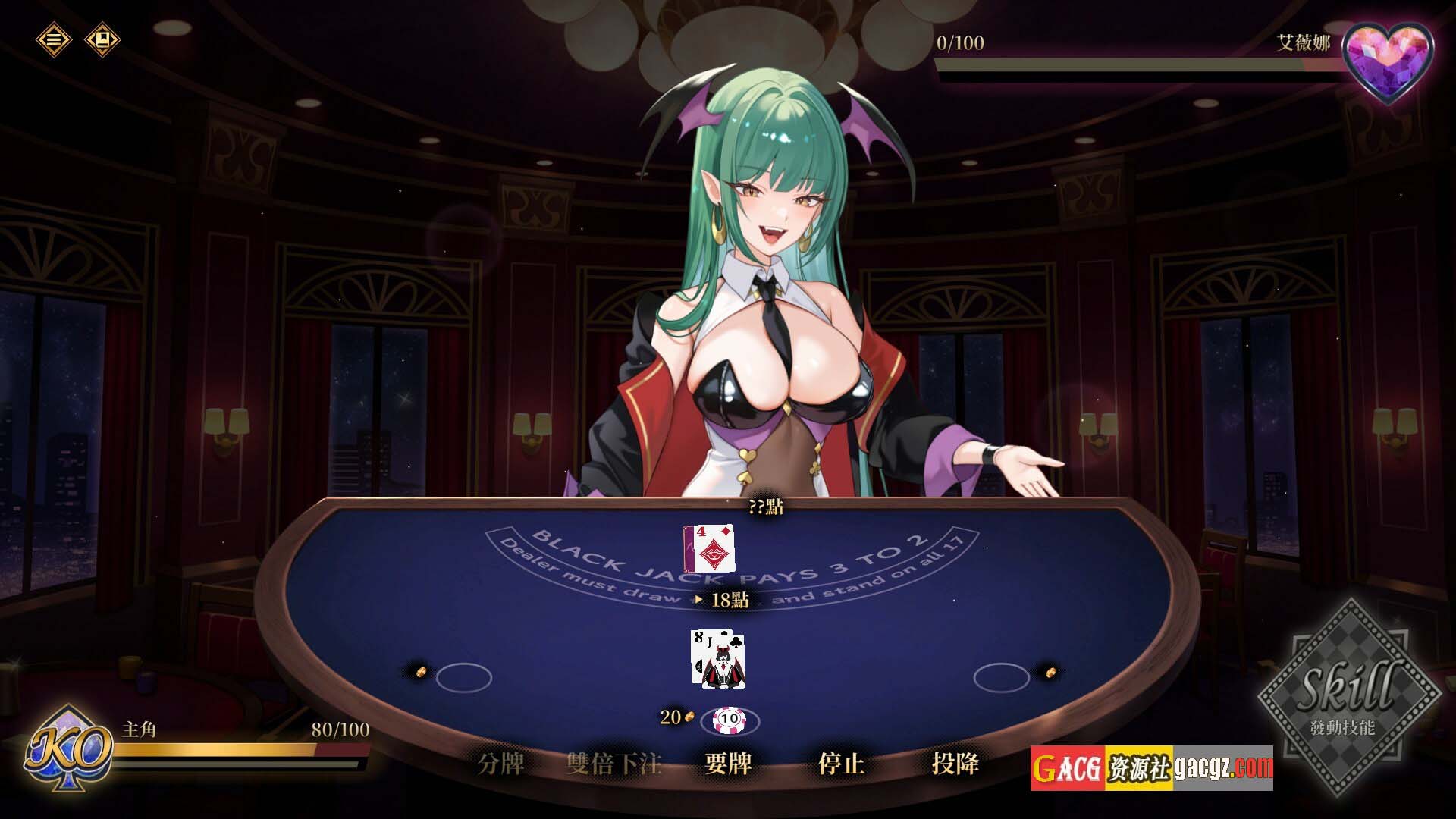Select 停止 to stand

(x=841, y=764)
